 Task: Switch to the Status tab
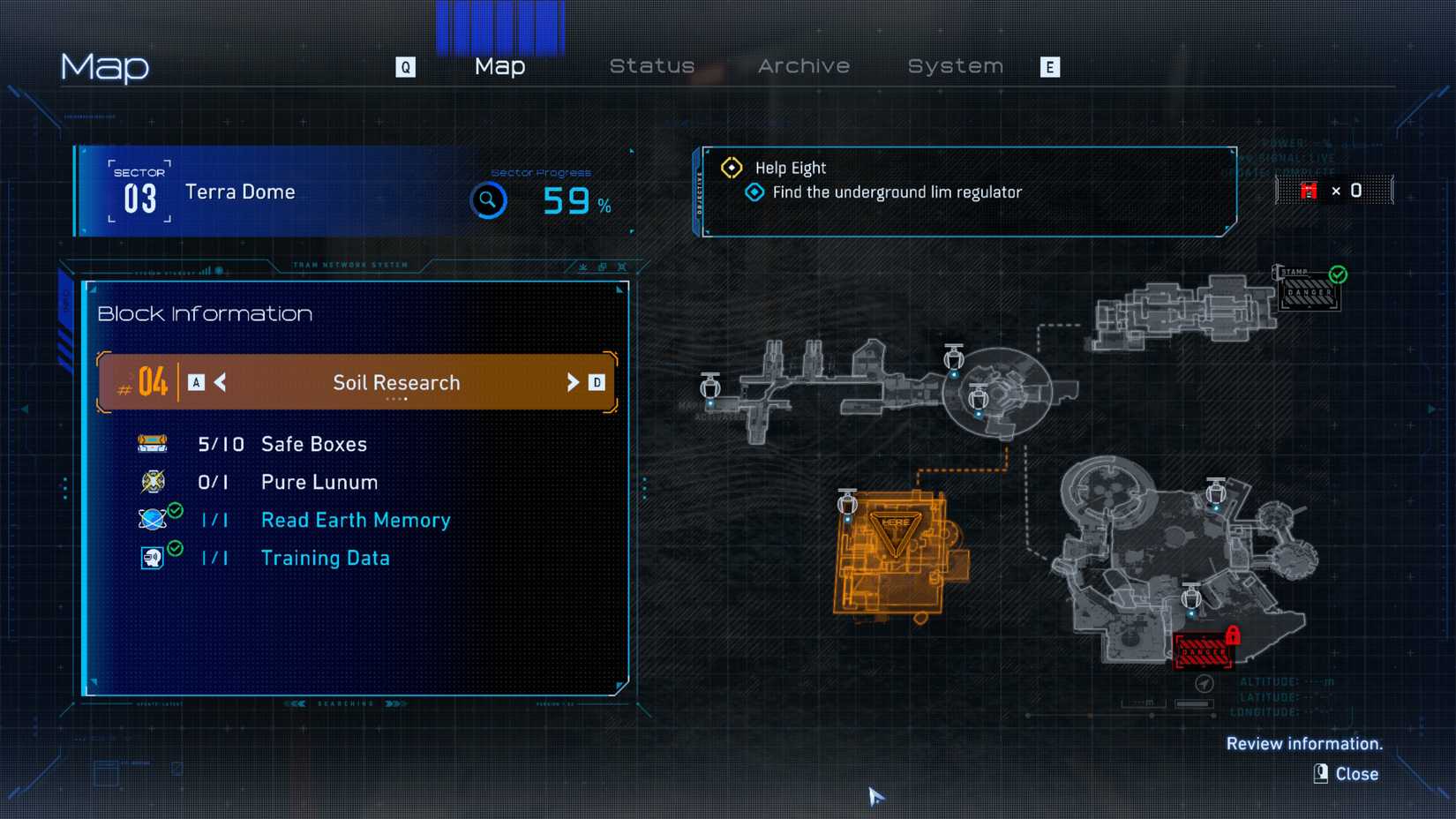pos(652,65)
